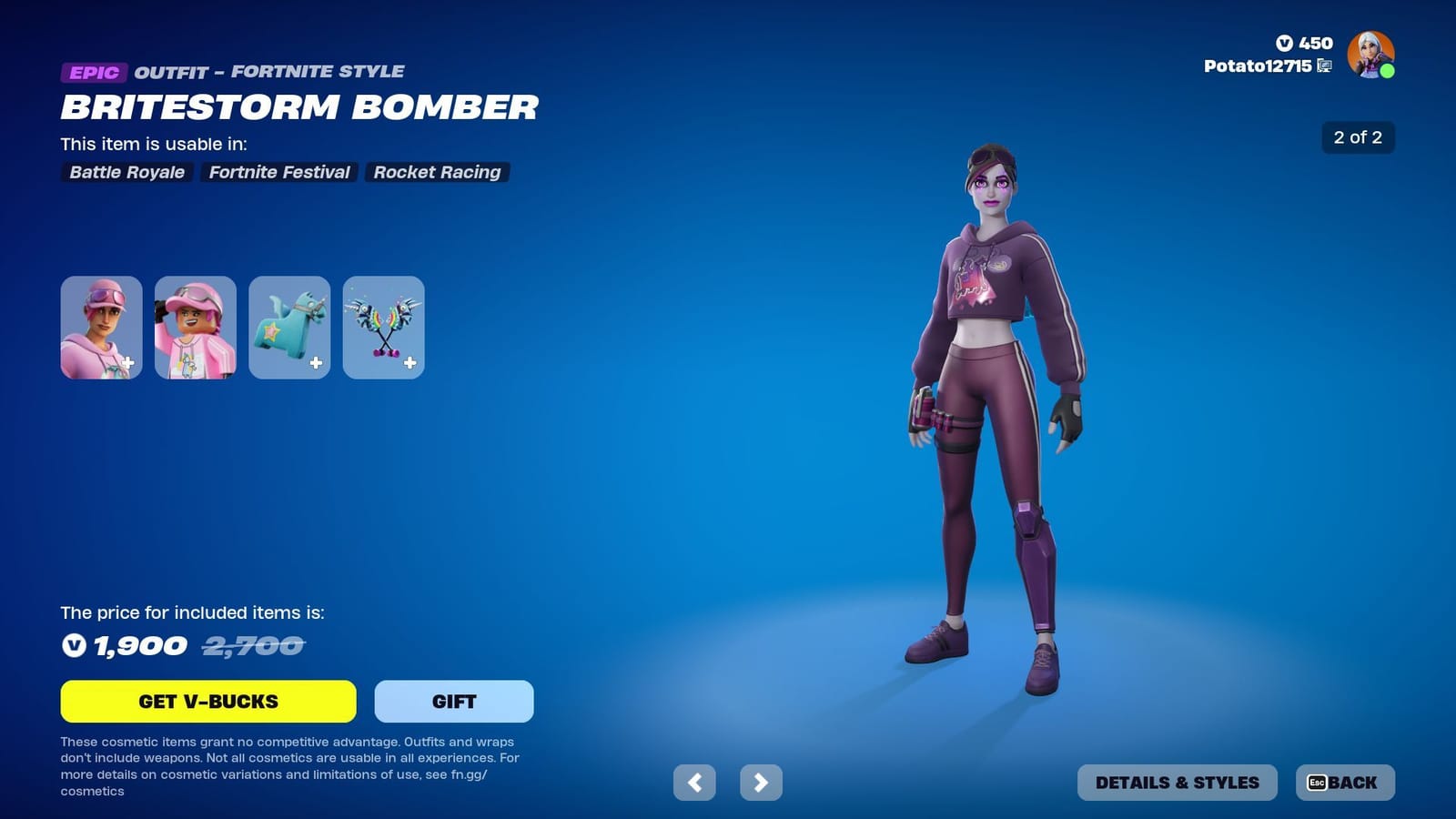The width and height of the screenshot is (1456, 819).
Task: Click the plus icon on the Brite Bomber outfit thumbnail
Action: [128, 364]
